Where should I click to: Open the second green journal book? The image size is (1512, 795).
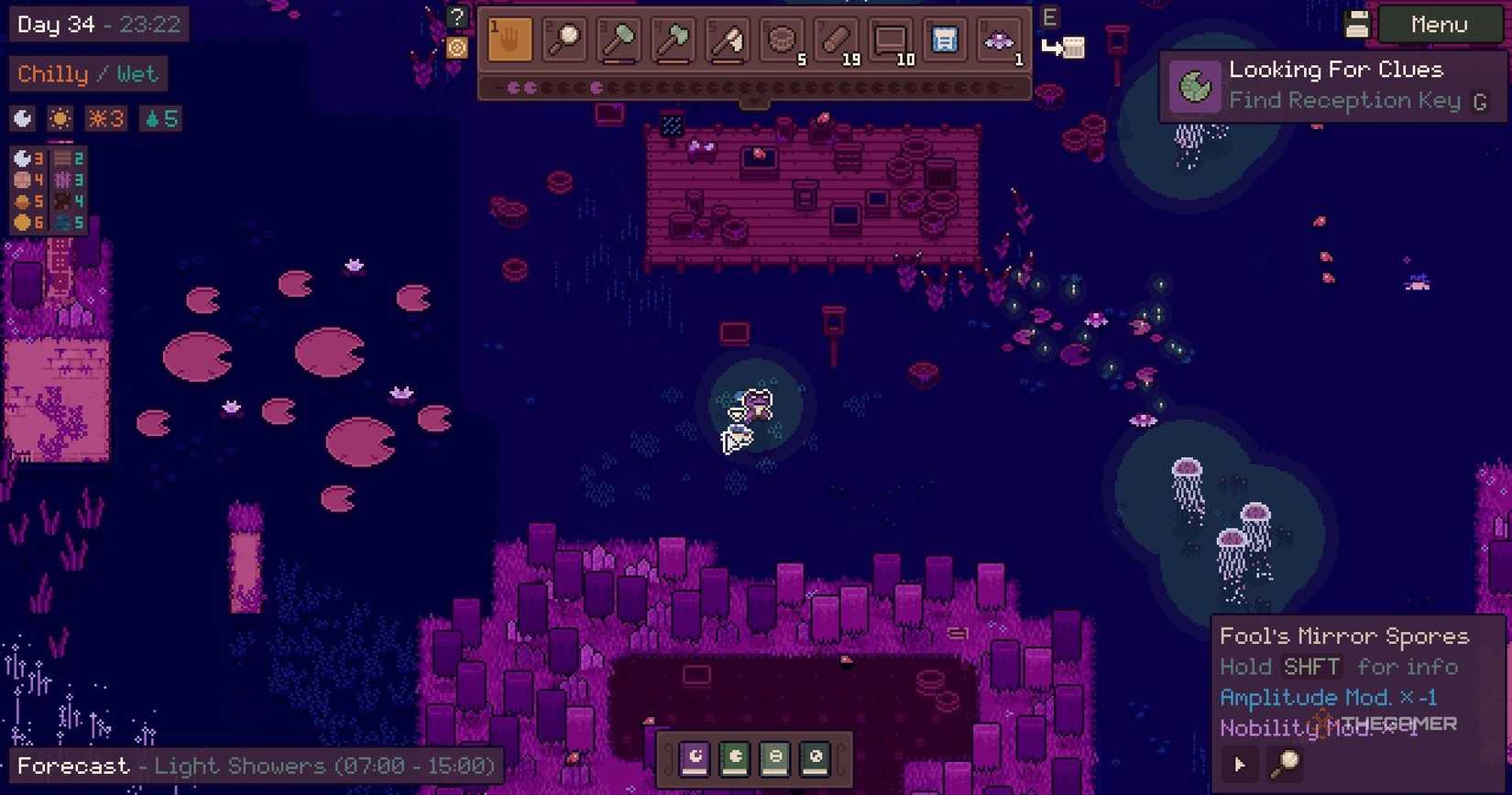click(774, 757)
